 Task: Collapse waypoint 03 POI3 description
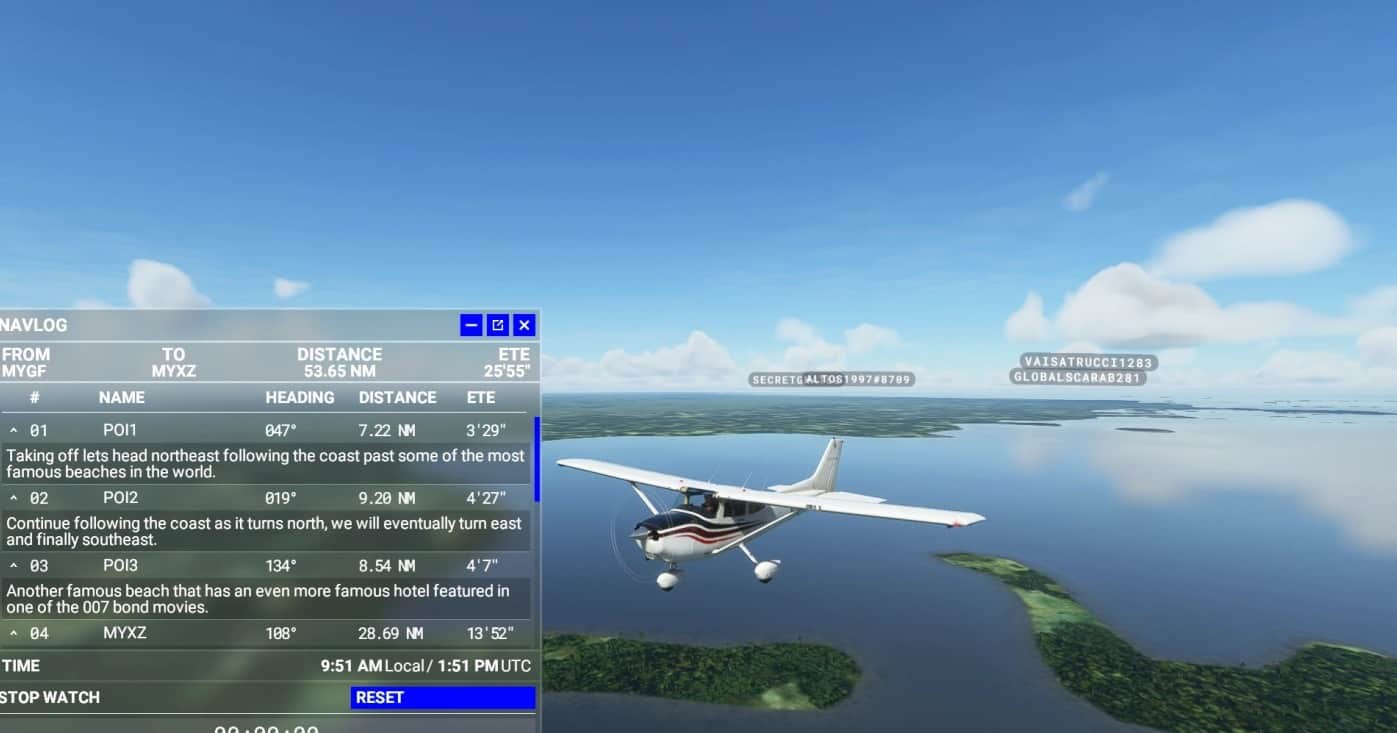(x=14, y=566)
